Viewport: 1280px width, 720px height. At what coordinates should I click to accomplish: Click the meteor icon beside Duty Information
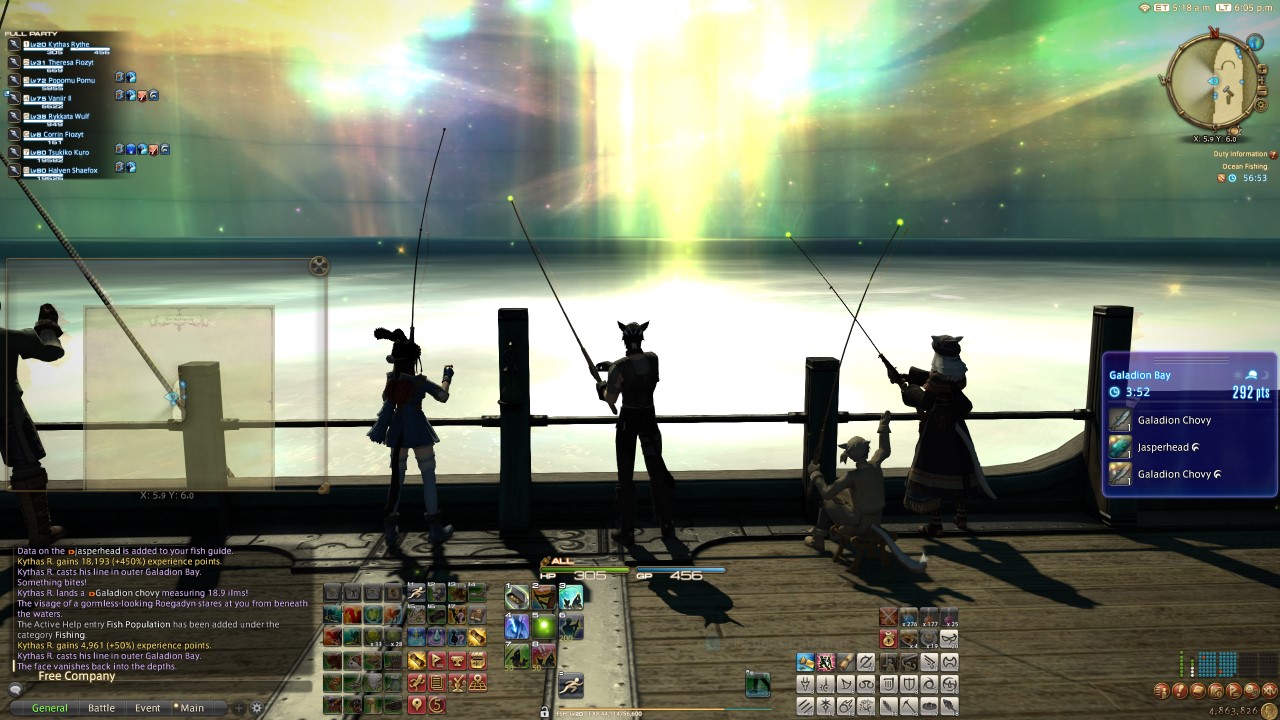pos(1273,154)
